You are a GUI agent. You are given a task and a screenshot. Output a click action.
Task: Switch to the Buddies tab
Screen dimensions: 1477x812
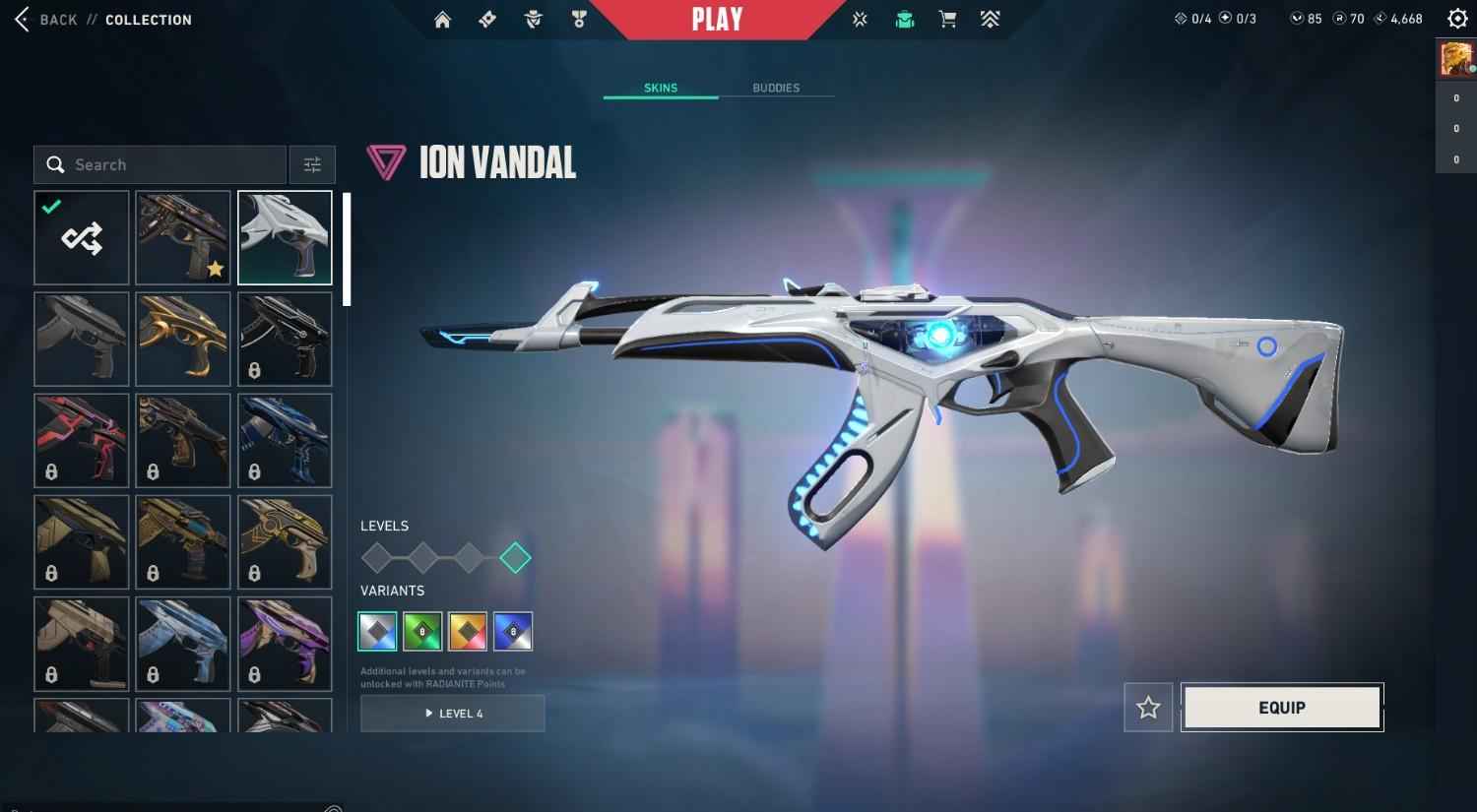[776, 88]
